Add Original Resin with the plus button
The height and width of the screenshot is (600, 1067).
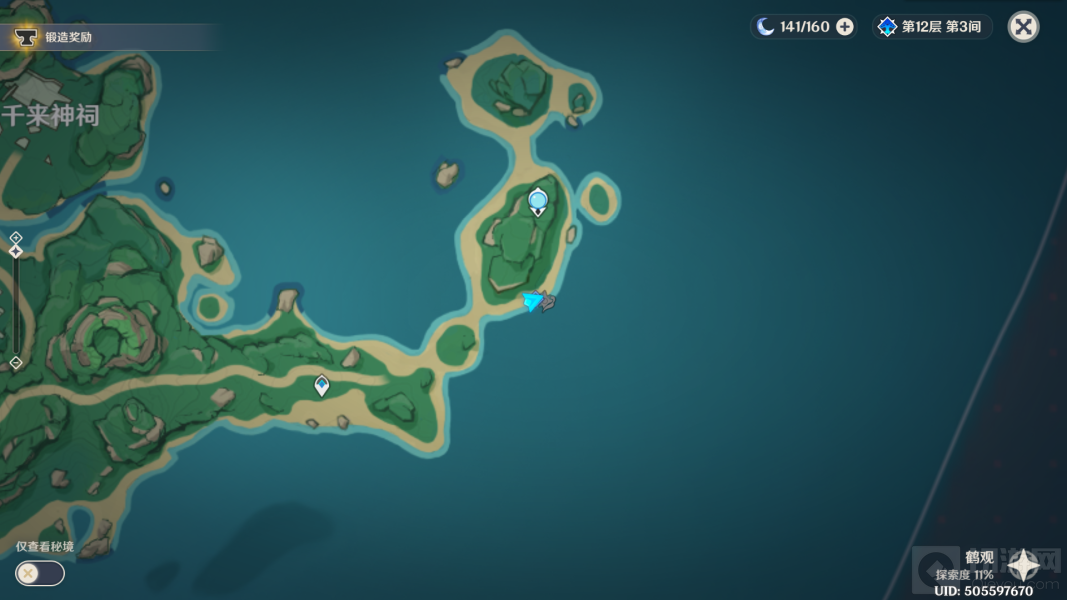(845, 27)
